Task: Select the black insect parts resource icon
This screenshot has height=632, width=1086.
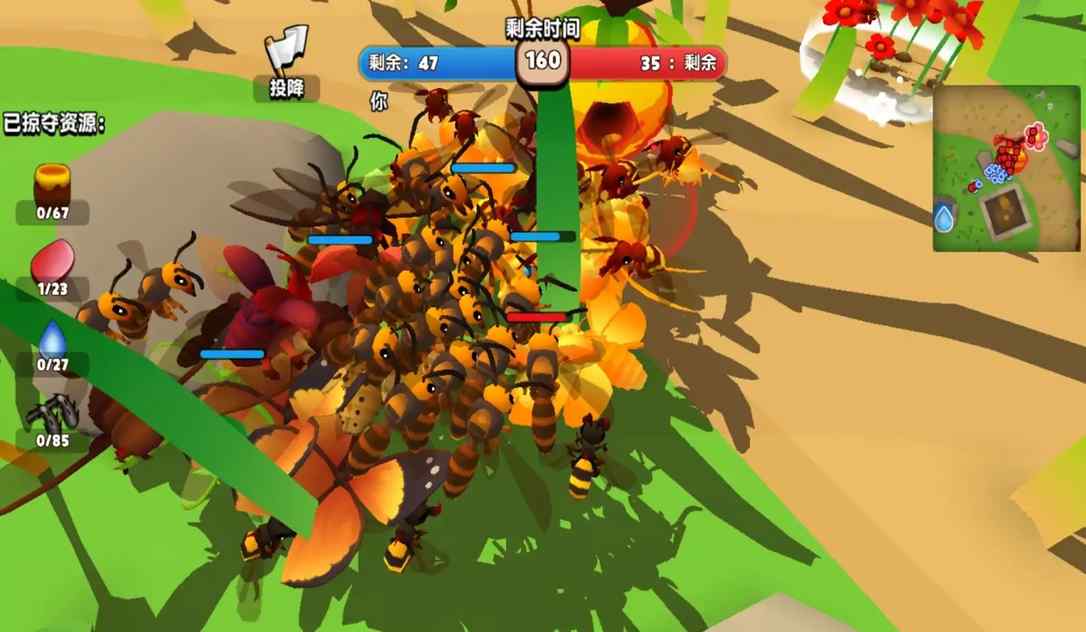Action: (x=52, y=412)
